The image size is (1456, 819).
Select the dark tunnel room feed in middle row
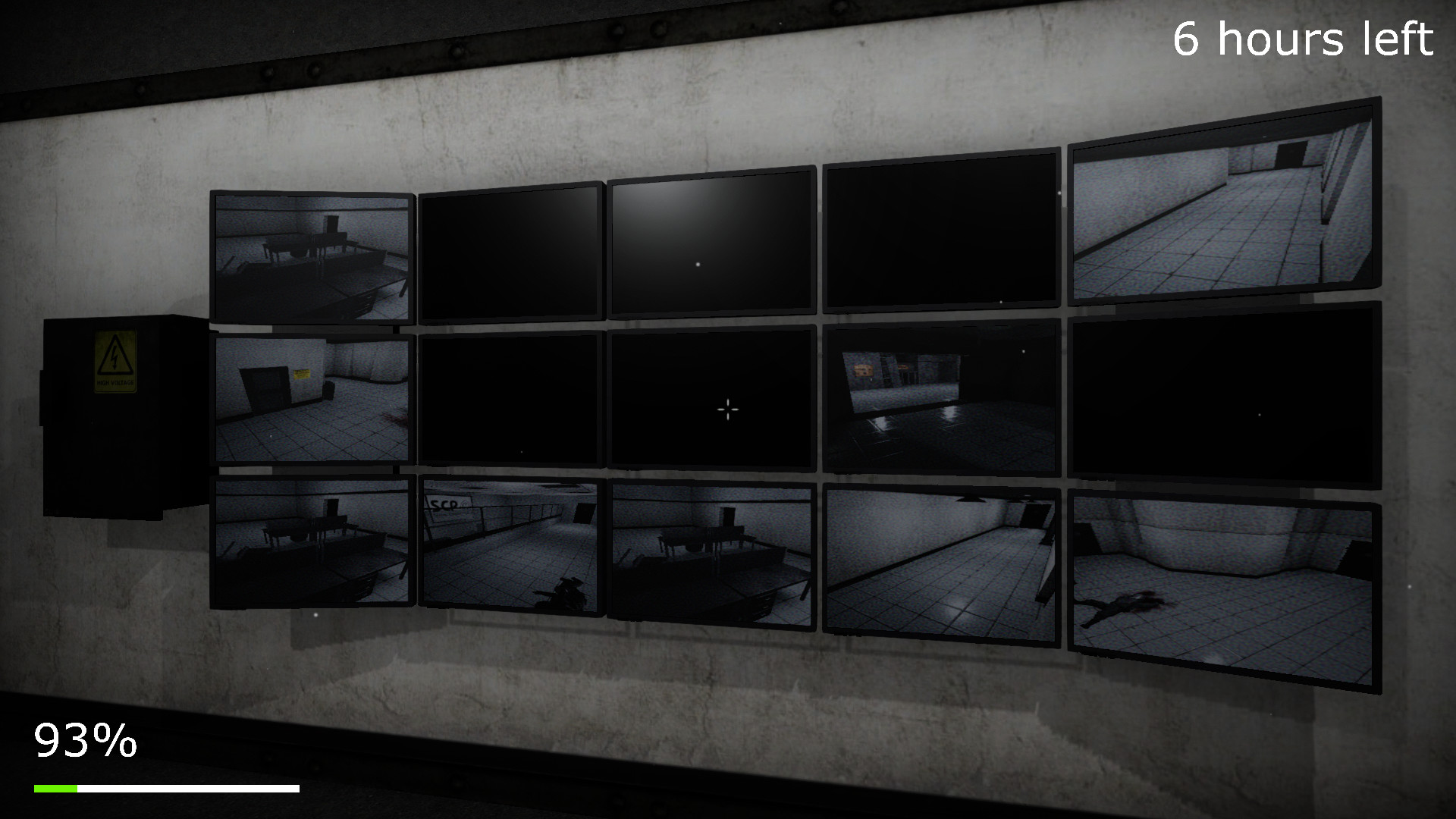[x=940, y=398]
